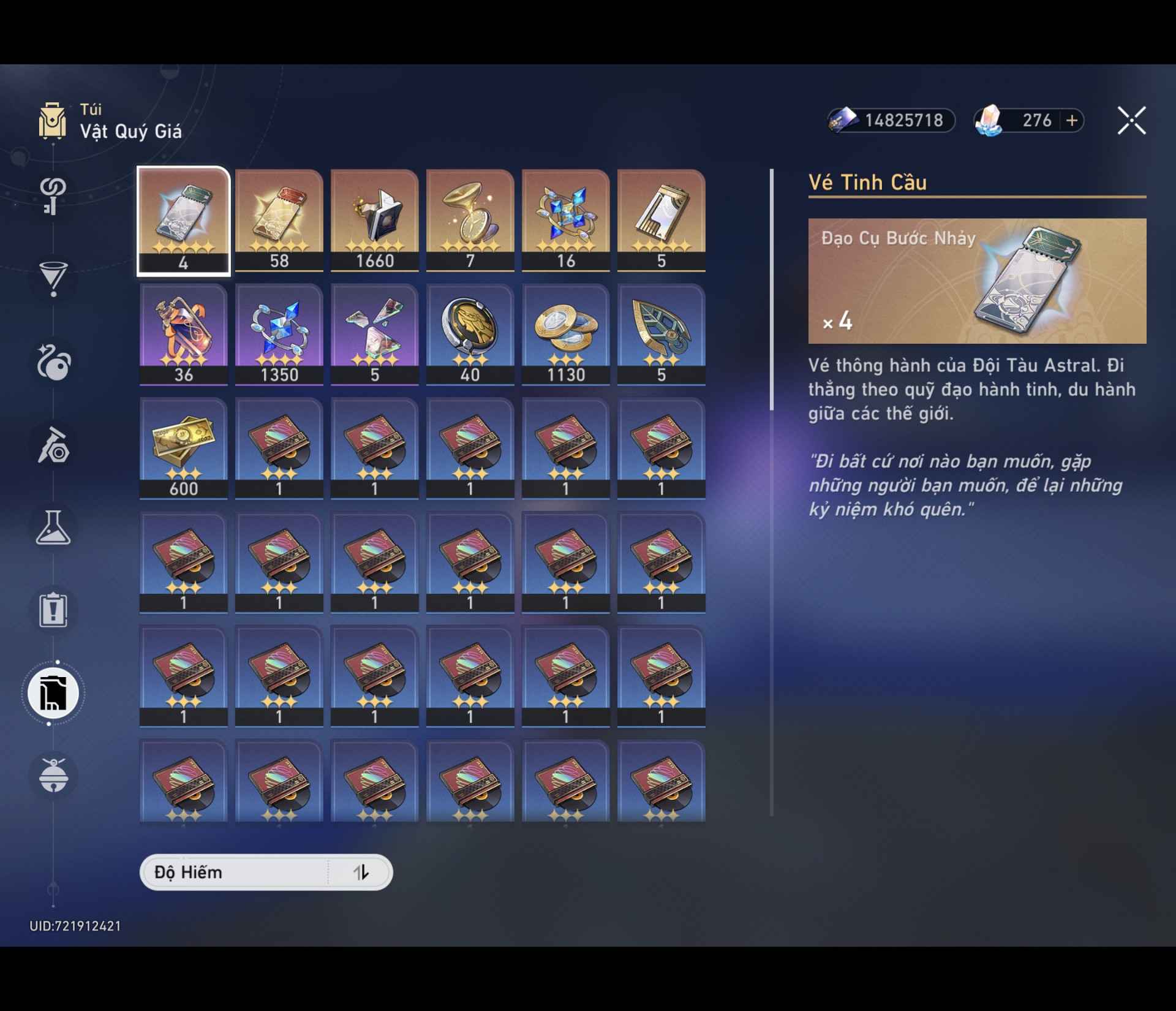The image size is (1176, 1011).
Task: Select the item stack showing 1660
Action: [374, 221]
